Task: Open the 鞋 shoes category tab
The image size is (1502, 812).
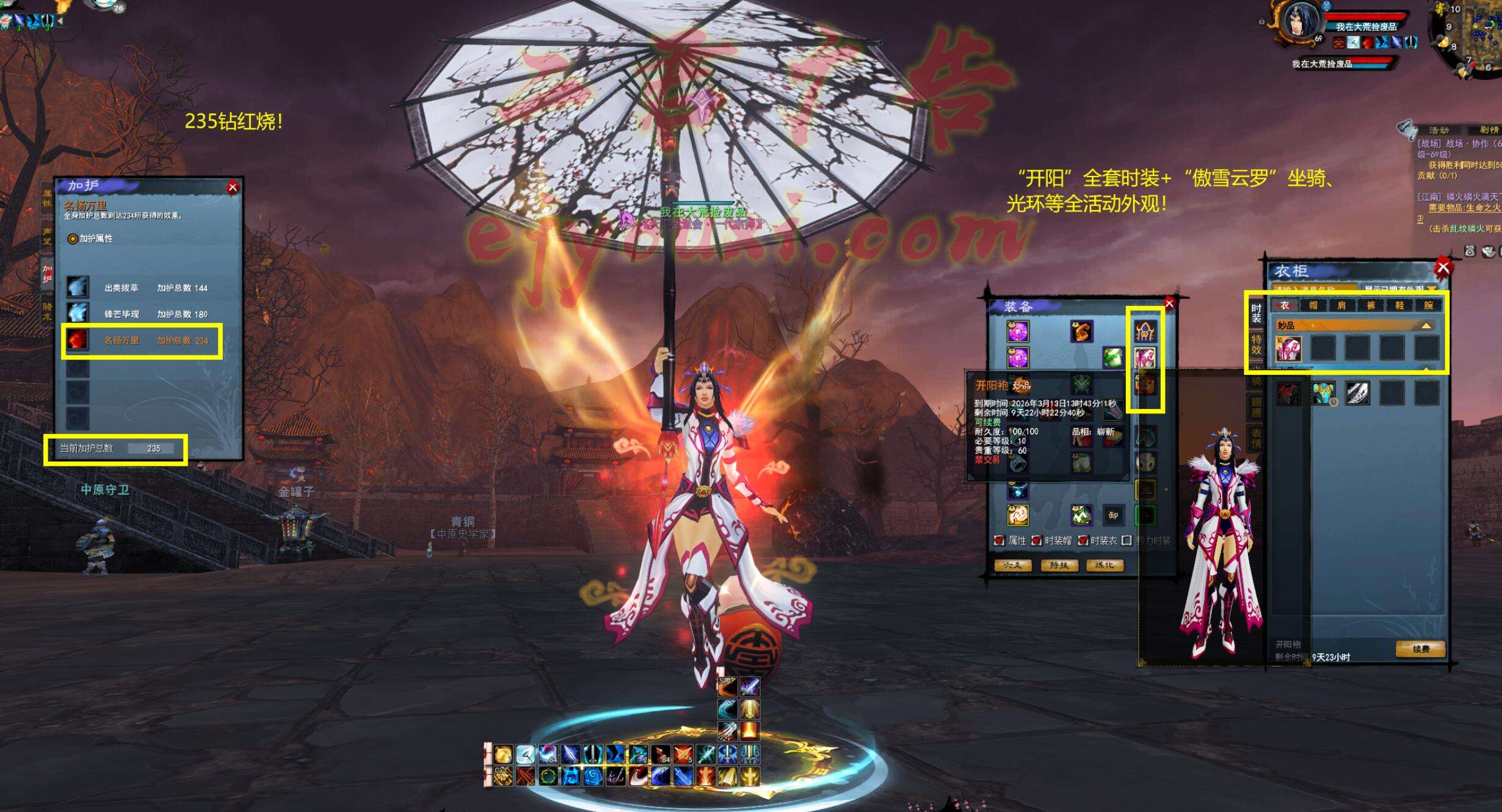Action: tap(1399, 305)
